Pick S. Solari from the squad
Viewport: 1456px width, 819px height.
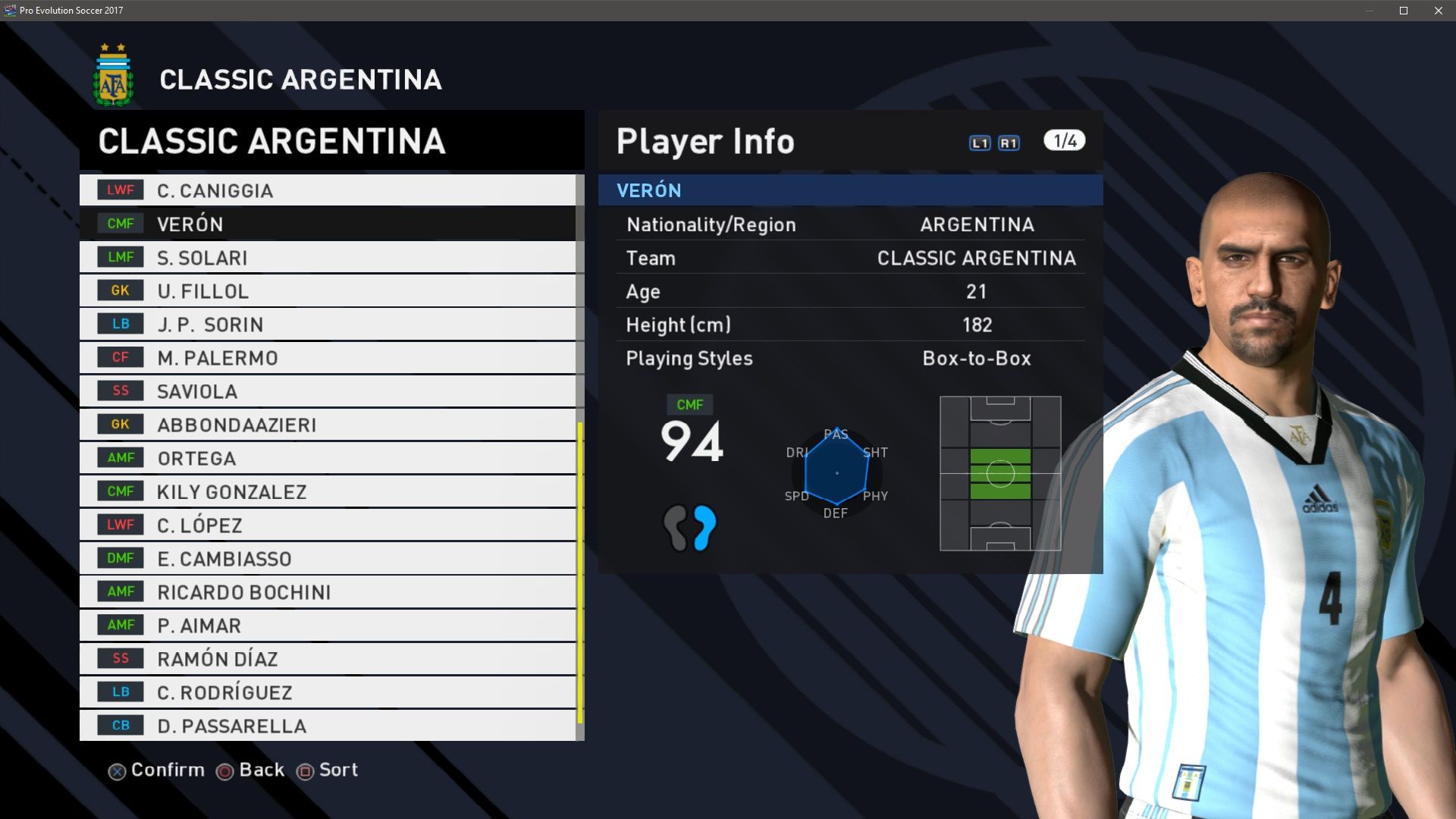click(x=328, y=258)
